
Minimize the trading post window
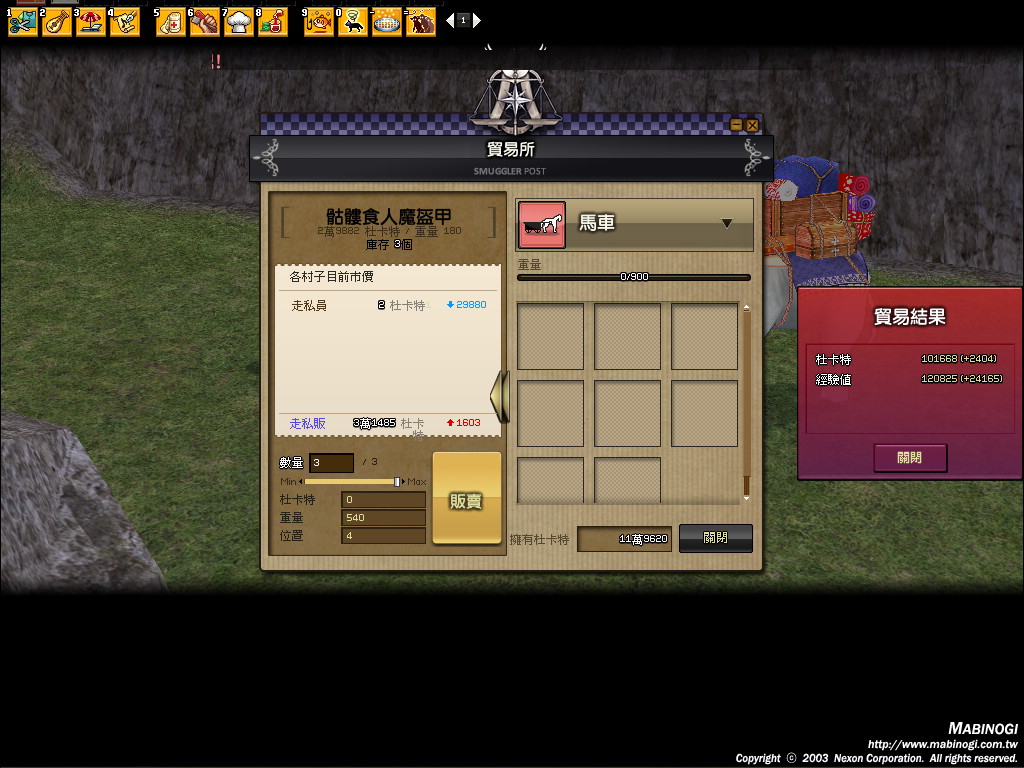coord(737,125)
